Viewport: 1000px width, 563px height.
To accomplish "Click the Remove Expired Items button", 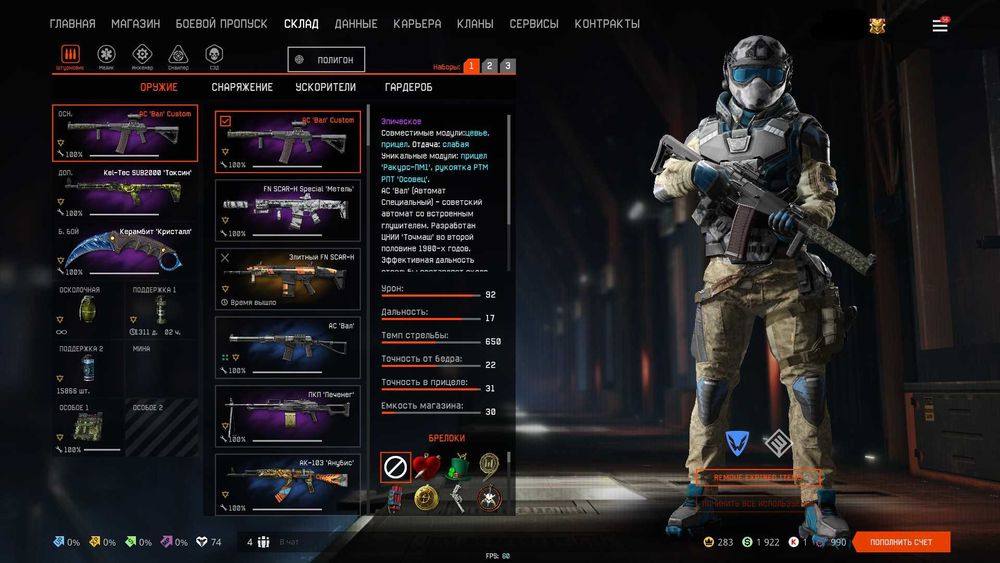I will click(759, 478).
